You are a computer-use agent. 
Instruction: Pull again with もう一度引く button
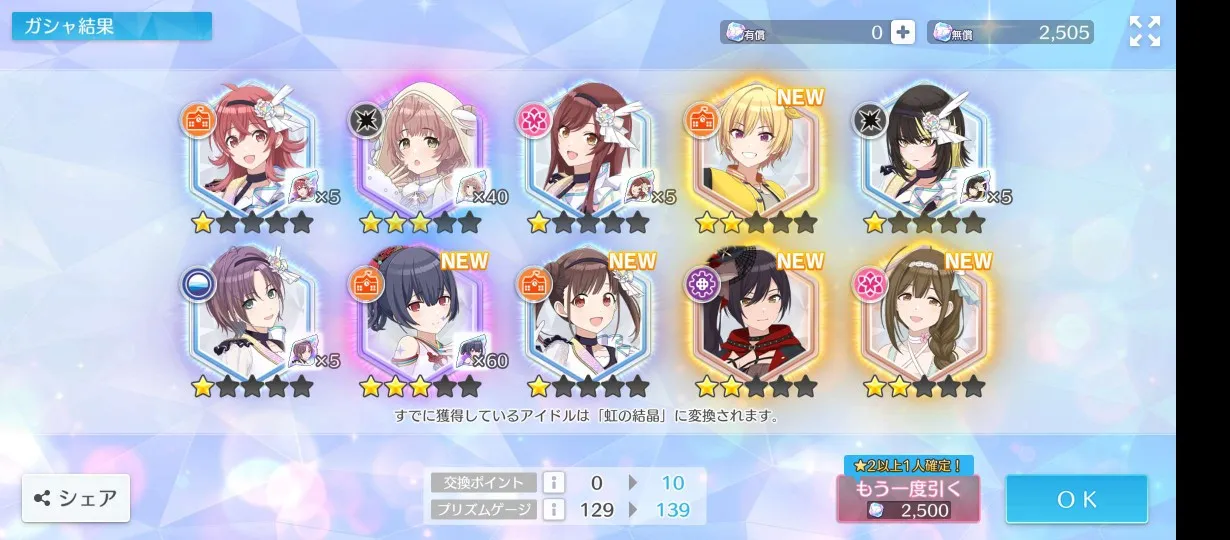907,498
